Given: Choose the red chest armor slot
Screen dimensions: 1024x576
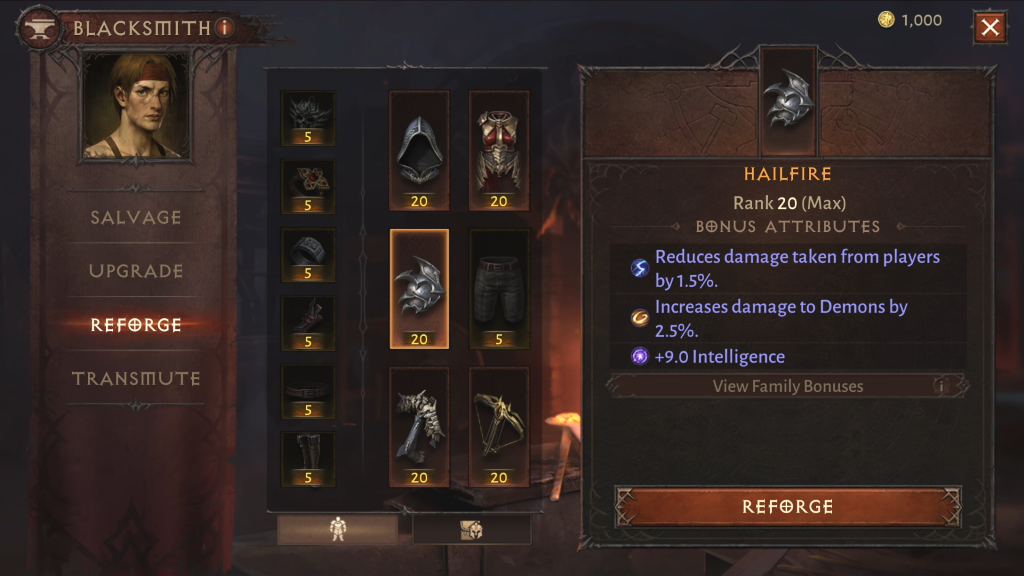Looking at the screenshot, I should click(x=499, y=151).
